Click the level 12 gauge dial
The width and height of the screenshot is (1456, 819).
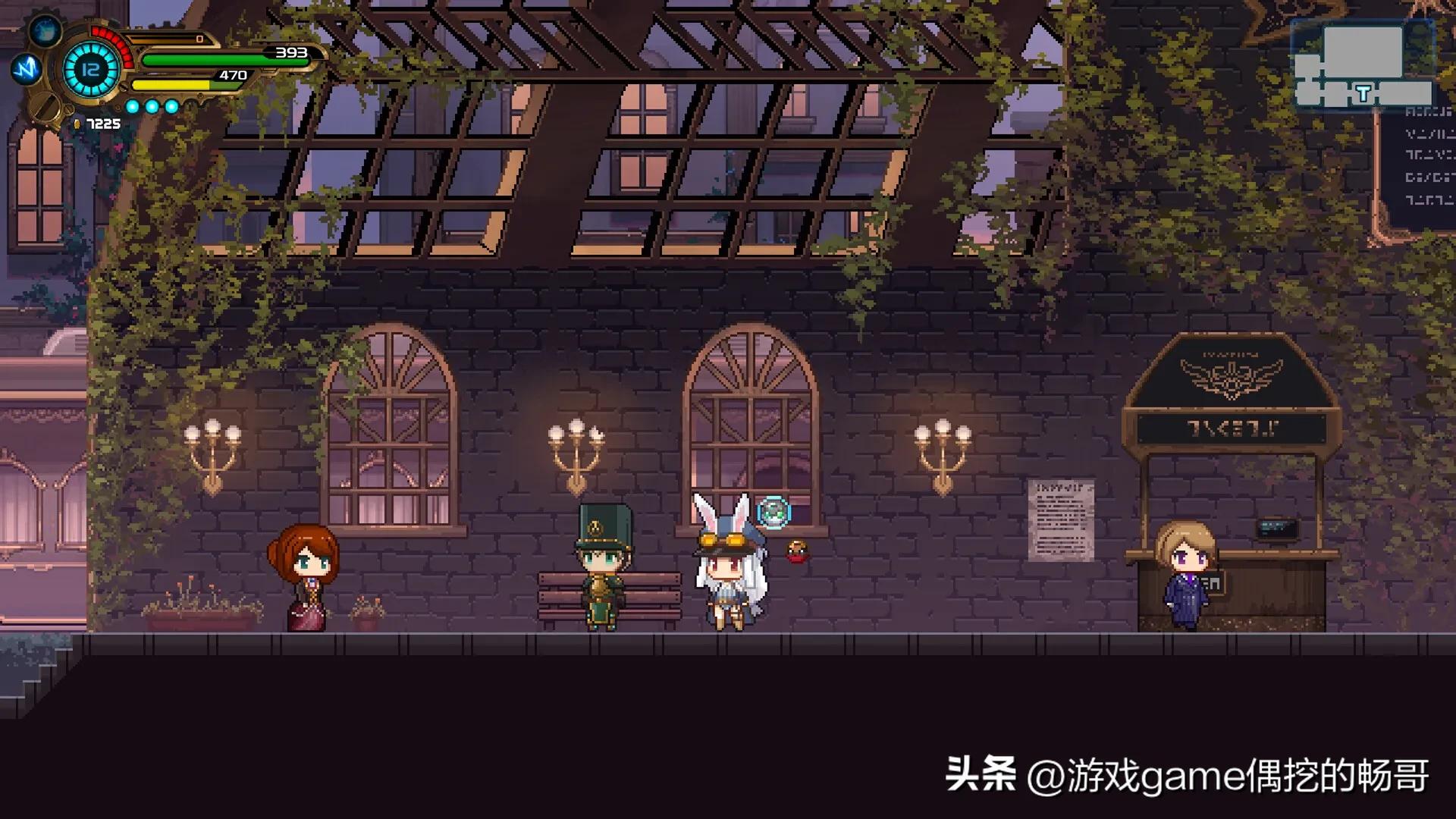pyautogui.click(x=91, y=71)
